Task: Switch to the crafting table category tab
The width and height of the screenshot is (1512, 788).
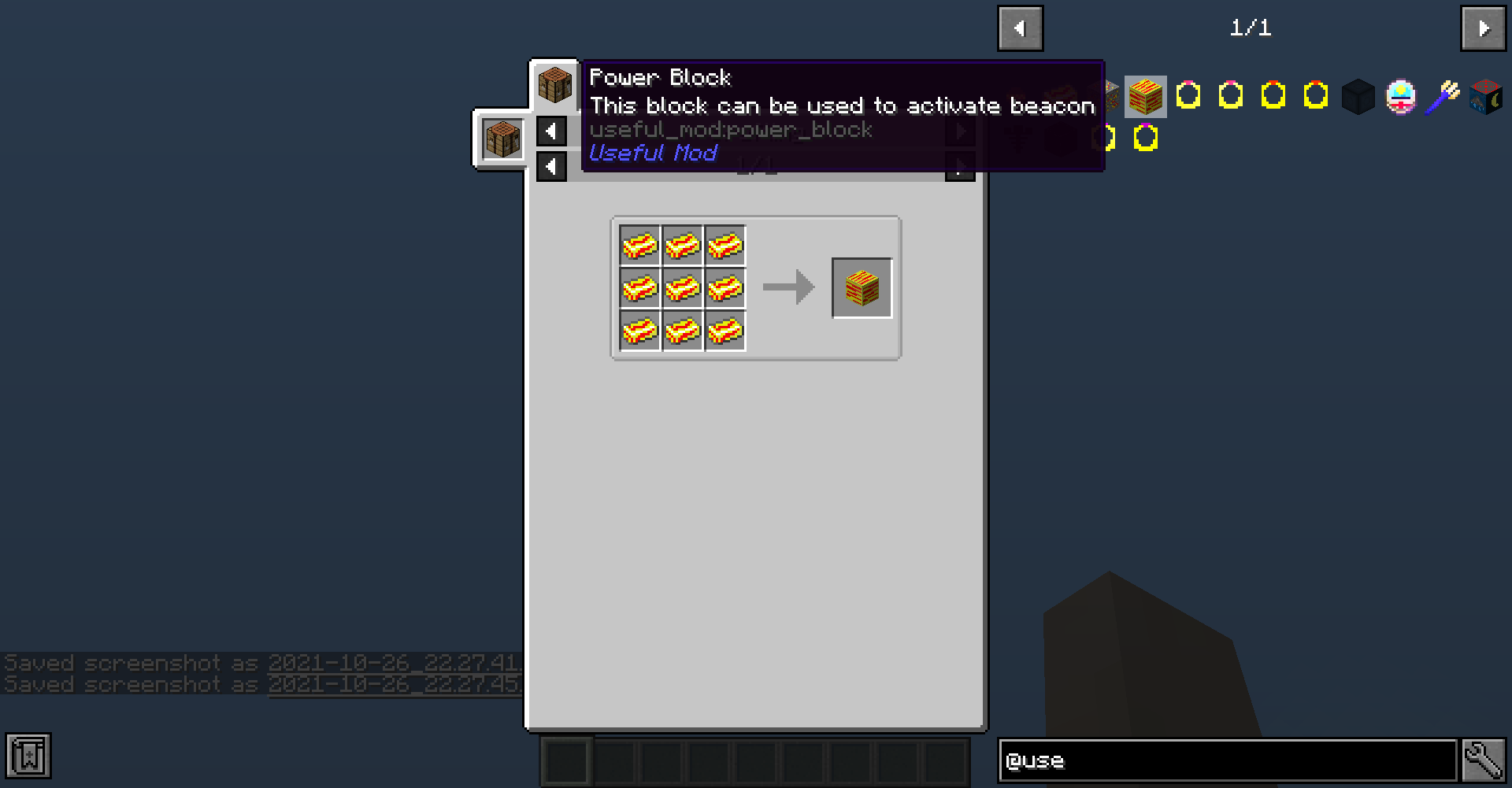Action: tap(502, 139)
